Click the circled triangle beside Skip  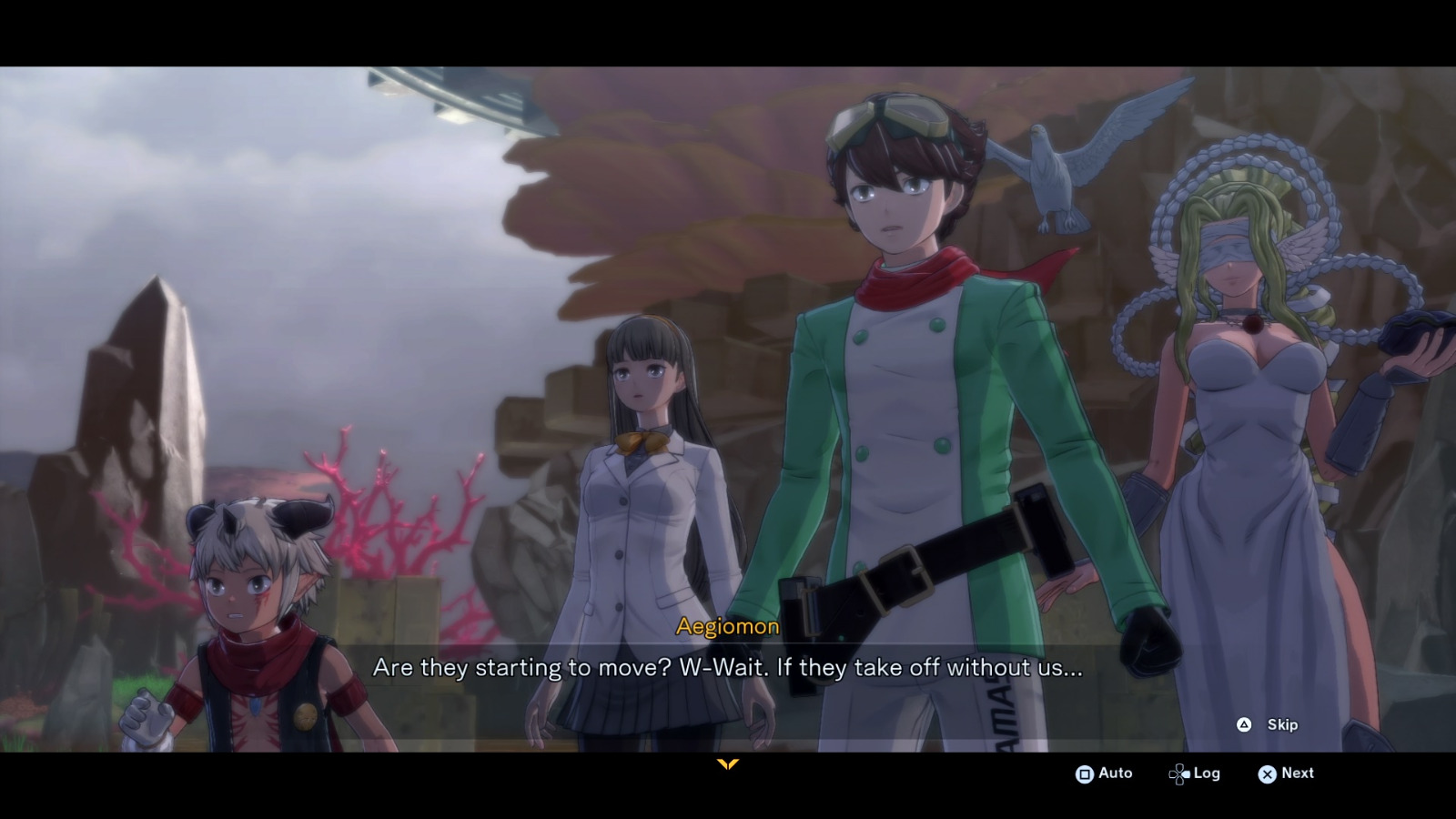tap(1245, 725)
